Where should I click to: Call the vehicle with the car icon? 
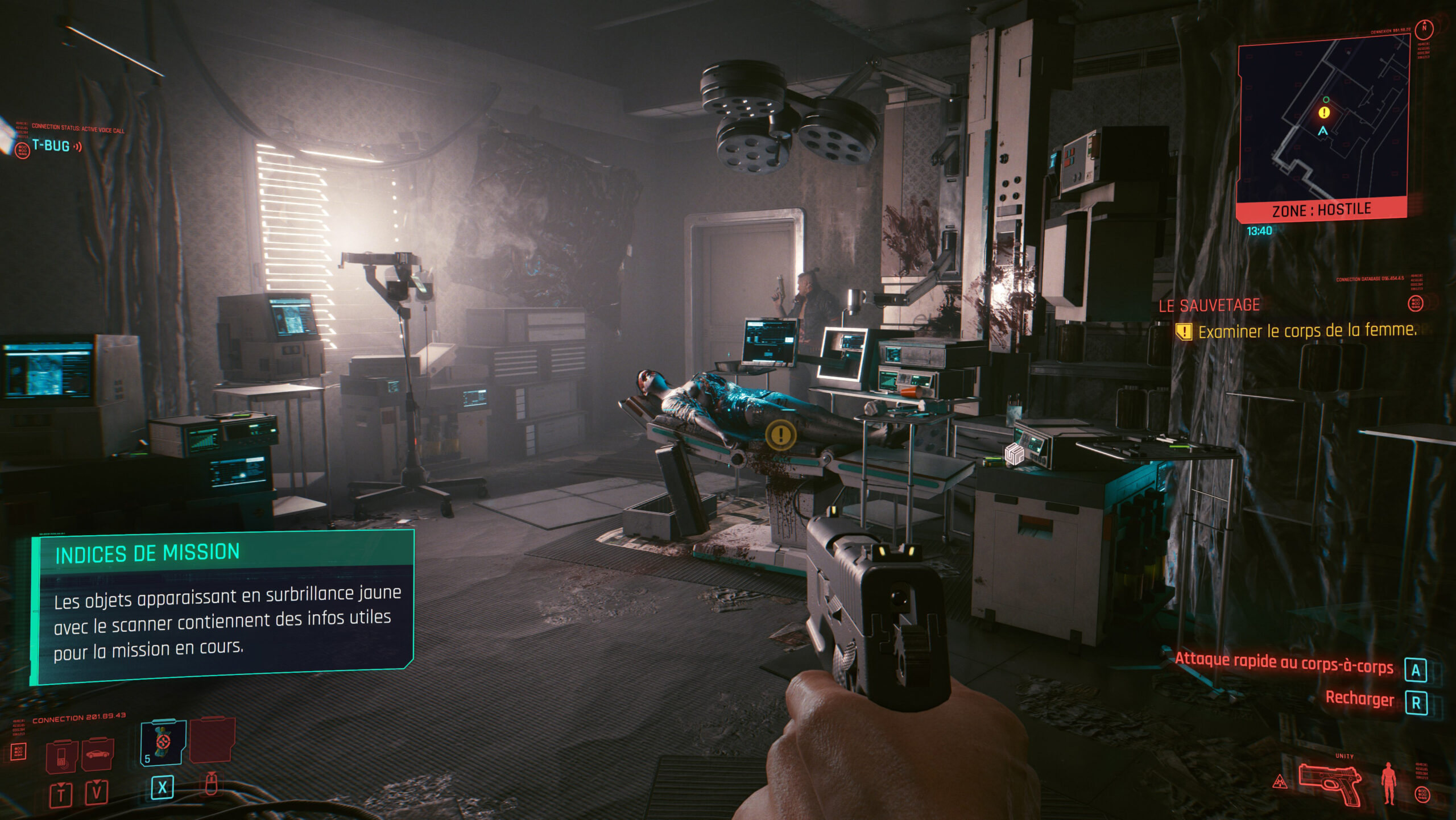pos(97,754)
